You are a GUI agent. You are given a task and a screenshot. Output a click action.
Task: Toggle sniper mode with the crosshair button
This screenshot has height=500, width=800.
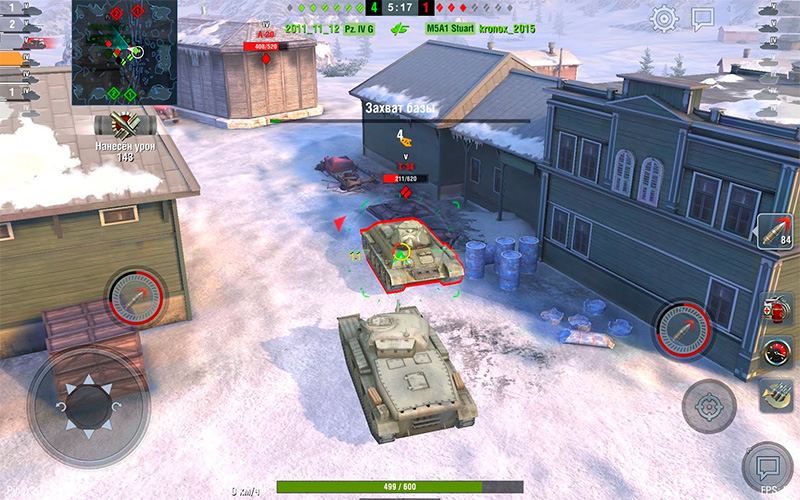[709, 406]
